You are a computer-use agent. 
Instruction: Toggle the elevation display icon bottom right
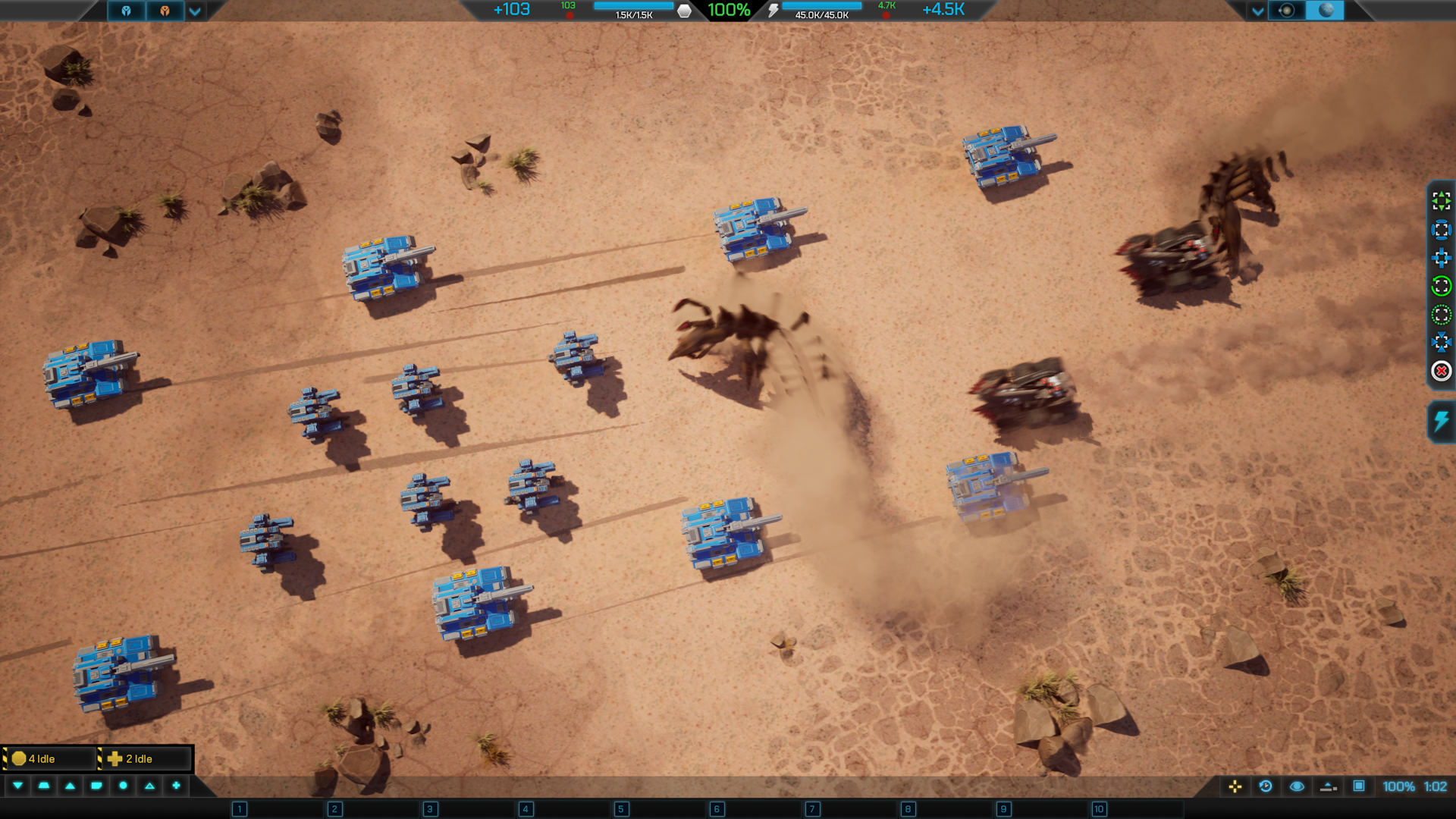point(1329,787)
